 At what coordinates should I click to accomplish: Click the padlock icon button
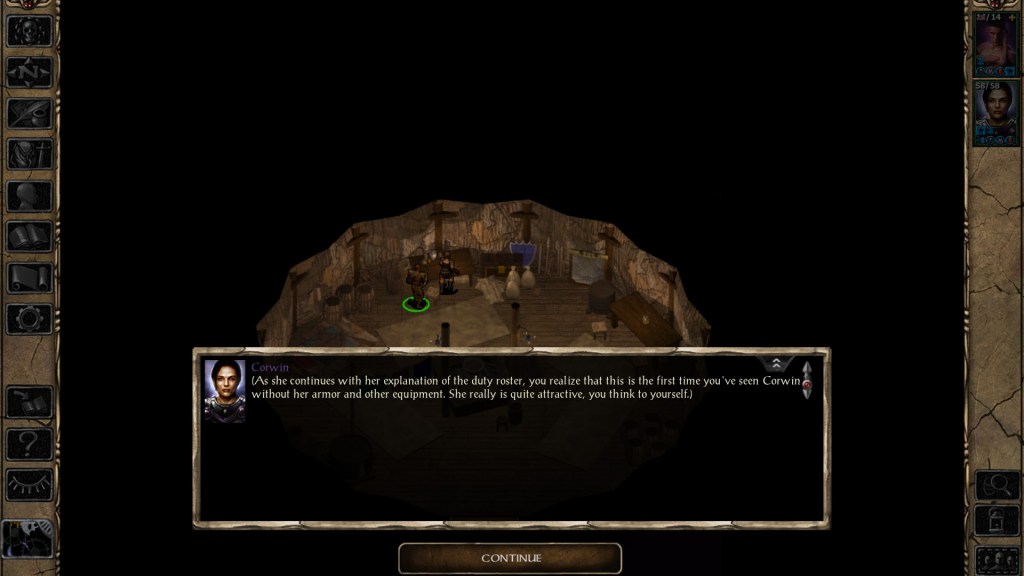(x=996, y=520)
